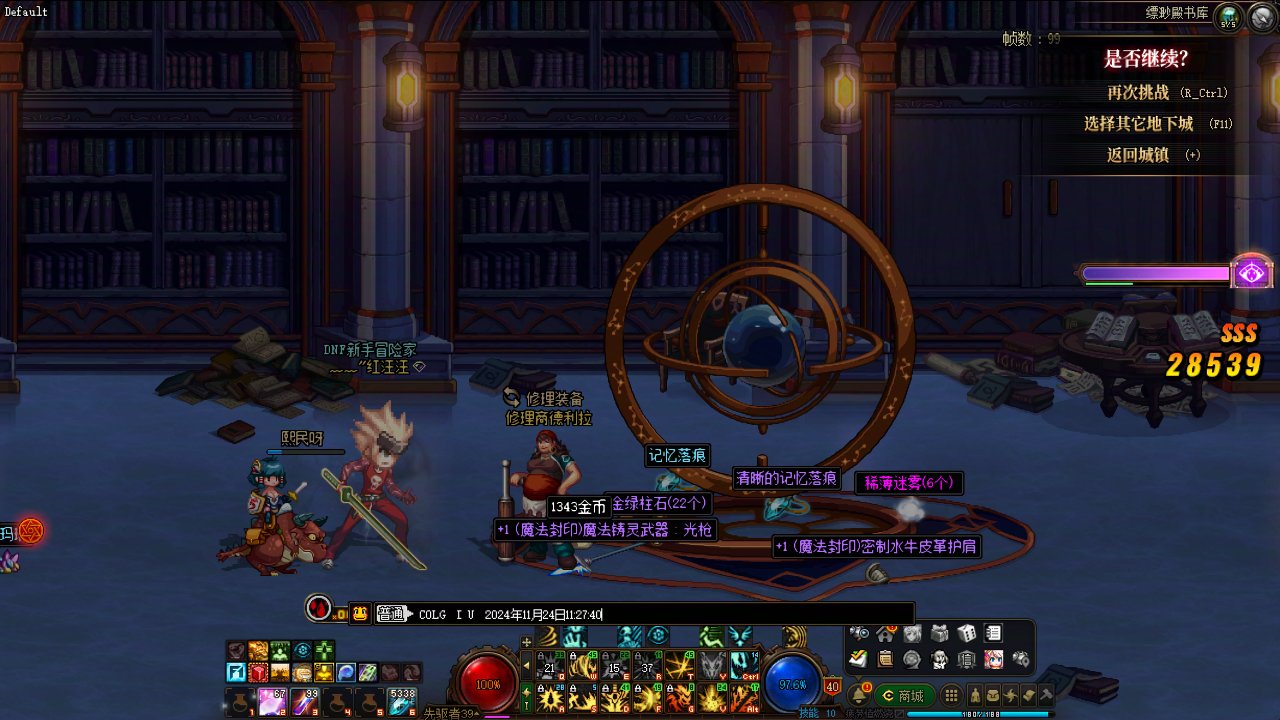The width and height of the screenshot is (1280, 720).
Task: Activate the skill on the Alt slot
Action: coord(742,697)
